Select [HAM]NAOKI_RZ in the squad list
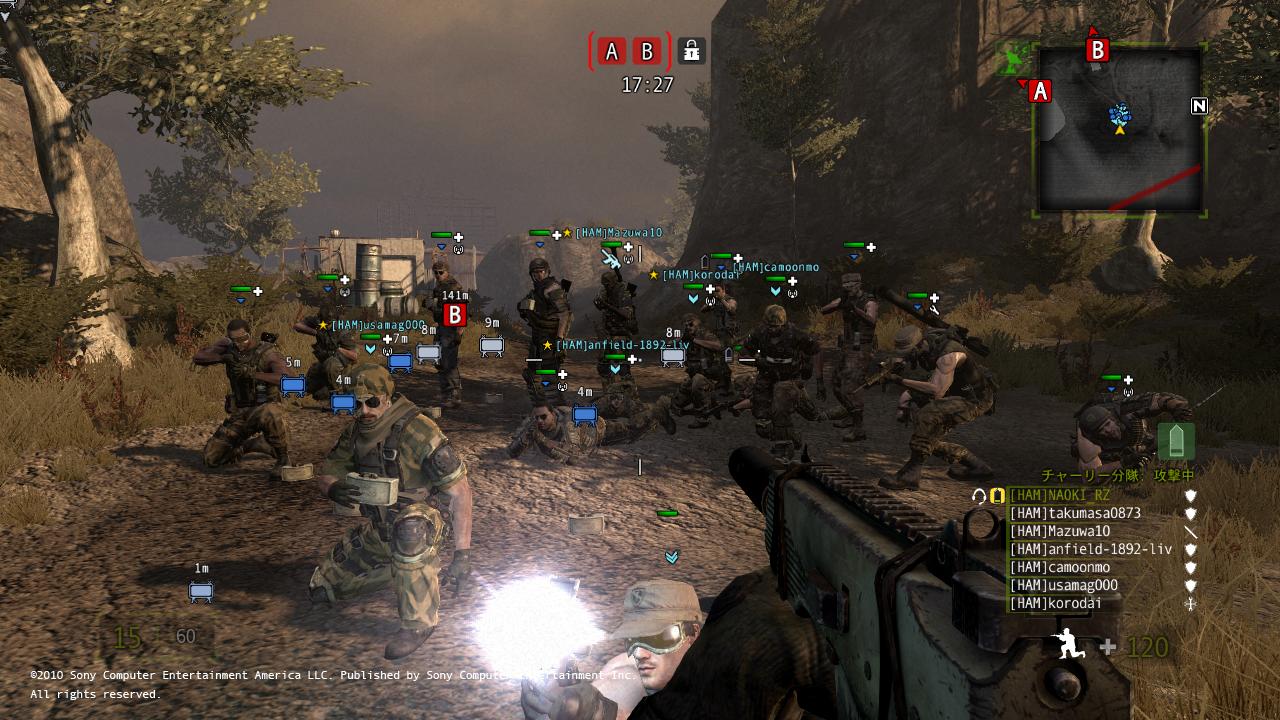 1059,495
